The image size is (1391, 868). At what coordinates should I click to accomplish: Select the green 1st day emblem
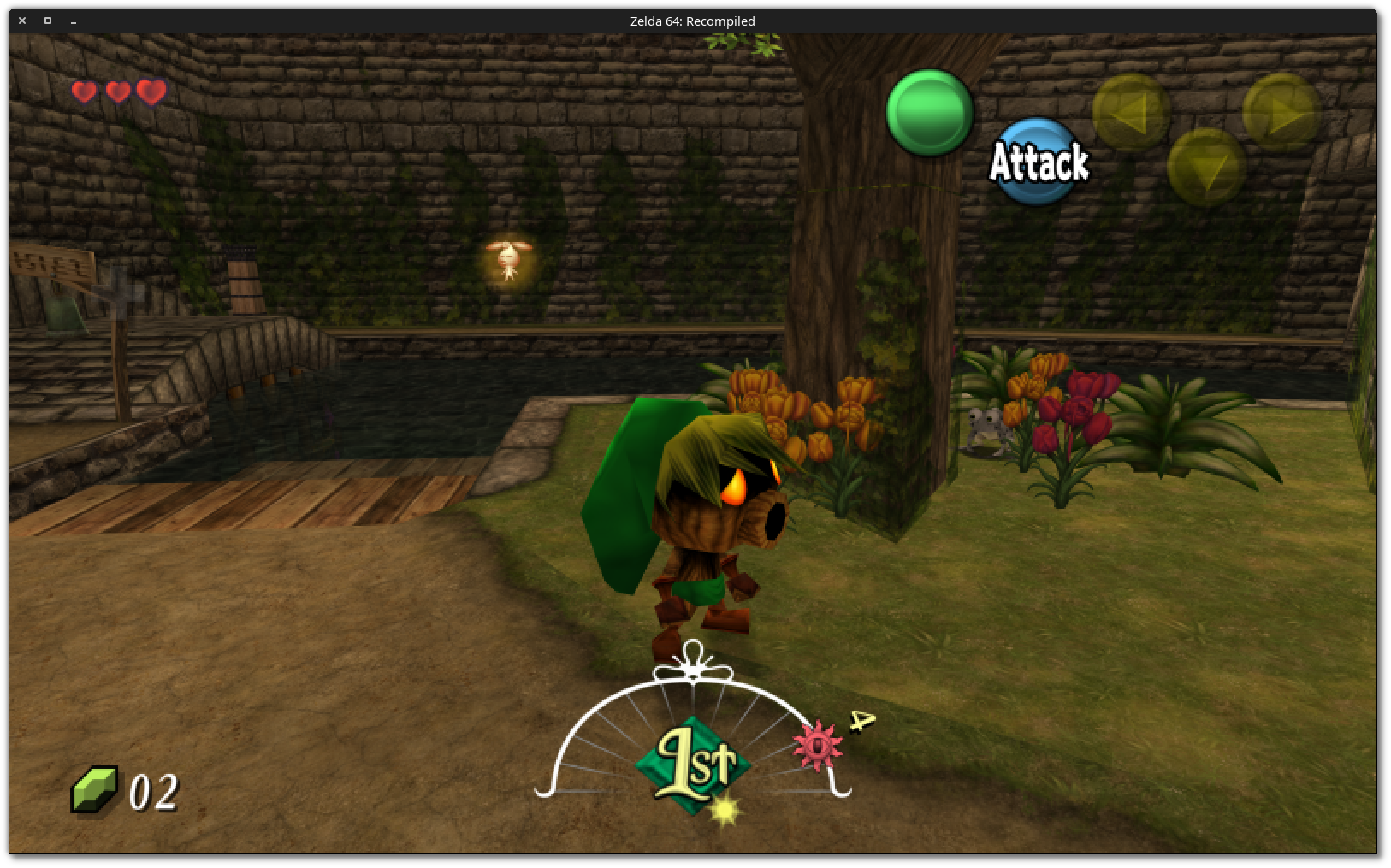pos(695,758)
